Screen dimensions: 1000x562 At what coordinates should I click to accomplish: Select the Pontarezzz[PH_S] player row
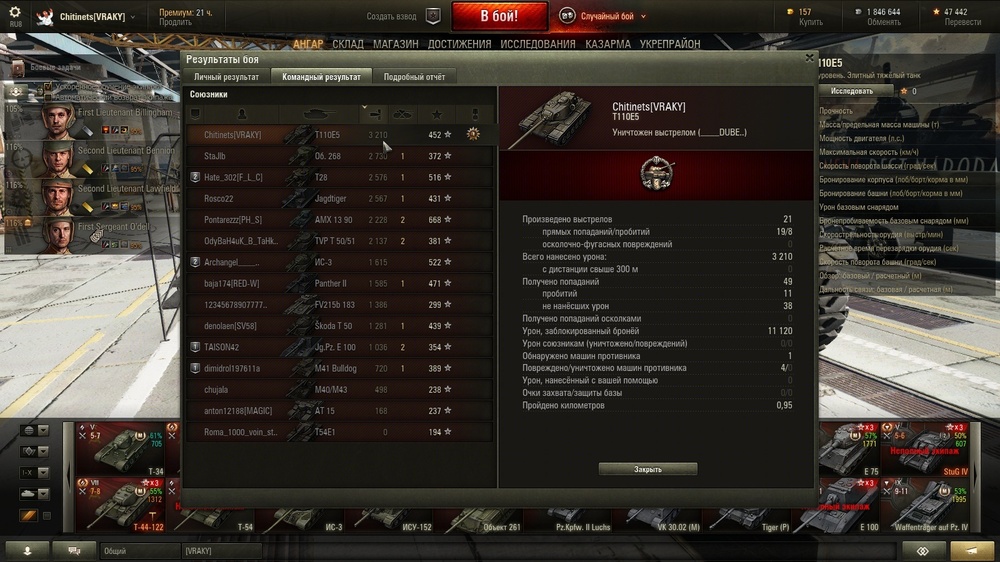pyautogui.click(x=340, y=219)
